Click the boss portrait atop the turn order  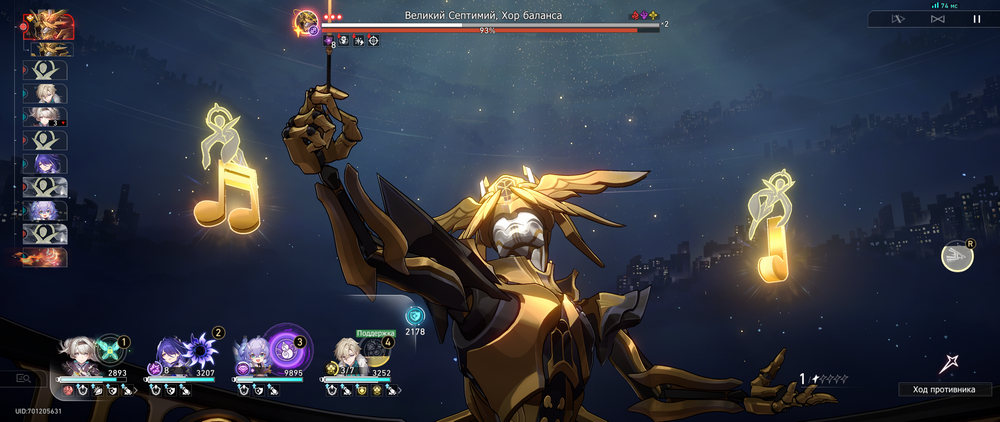(x=46, y=22)
